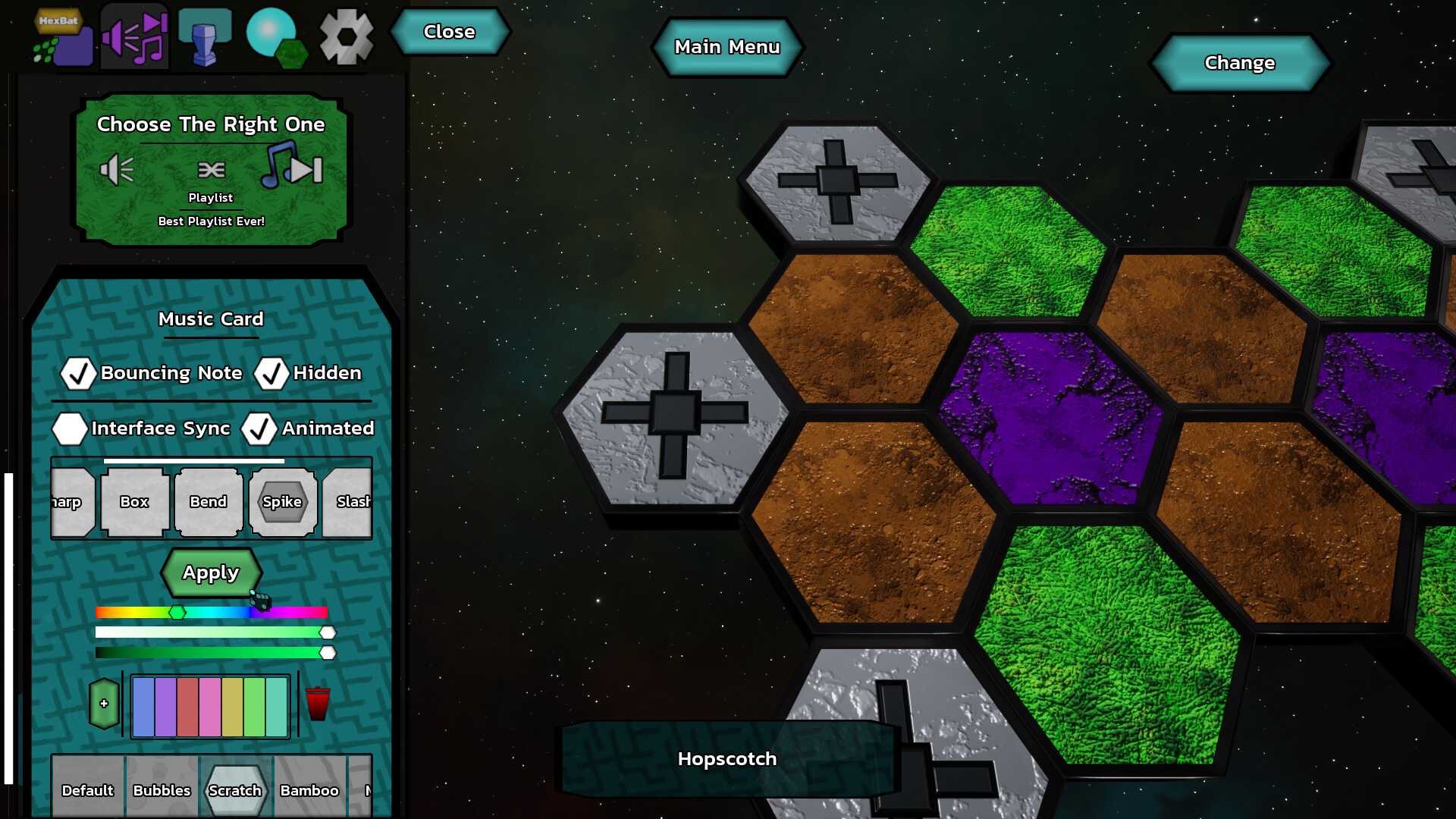Click the speaker icon on the playlist card

tap(117, 170)
